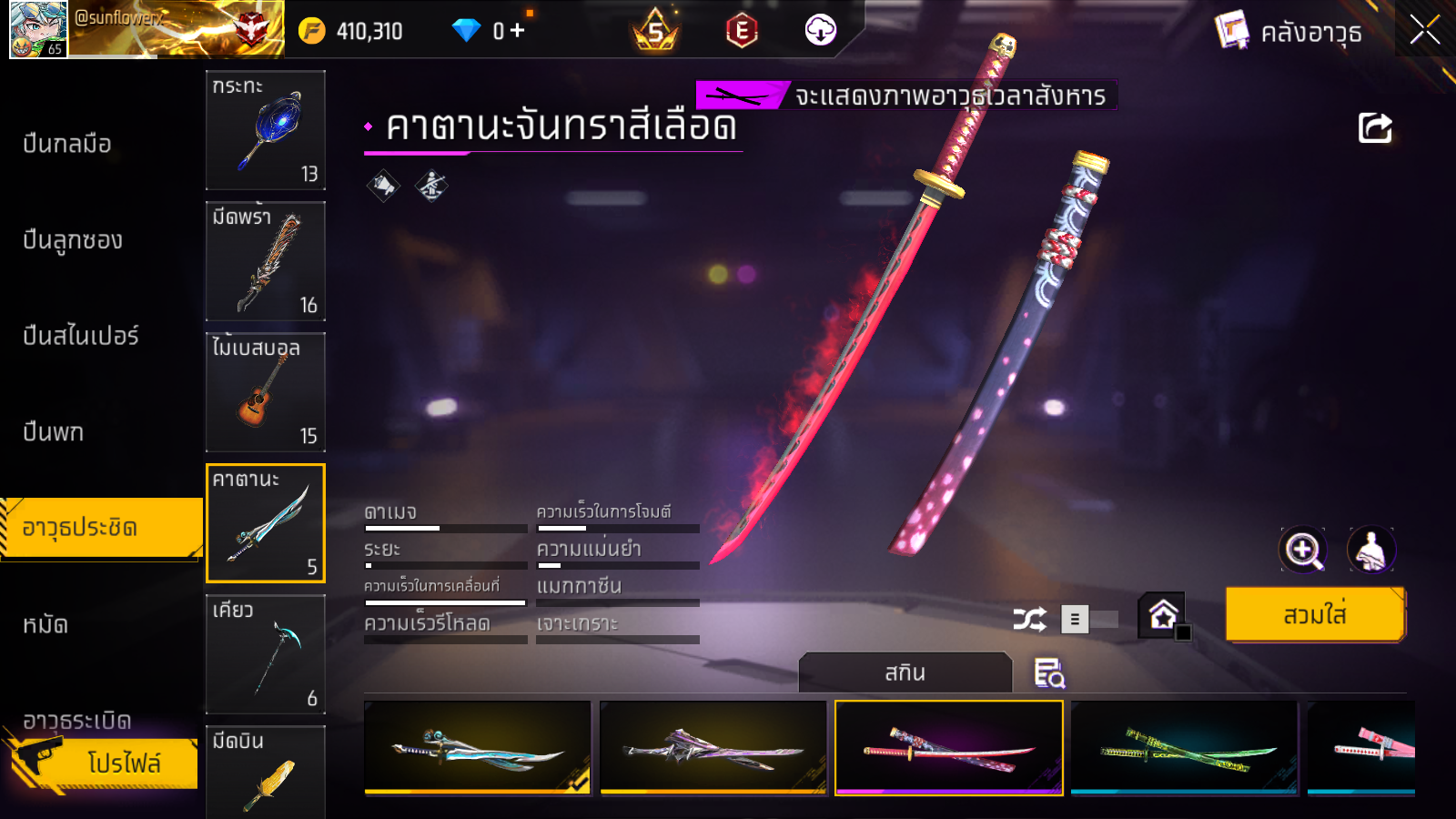Select the green katana skin thumbnail
Screen dimensions: 1456x819
point(1184,748)
